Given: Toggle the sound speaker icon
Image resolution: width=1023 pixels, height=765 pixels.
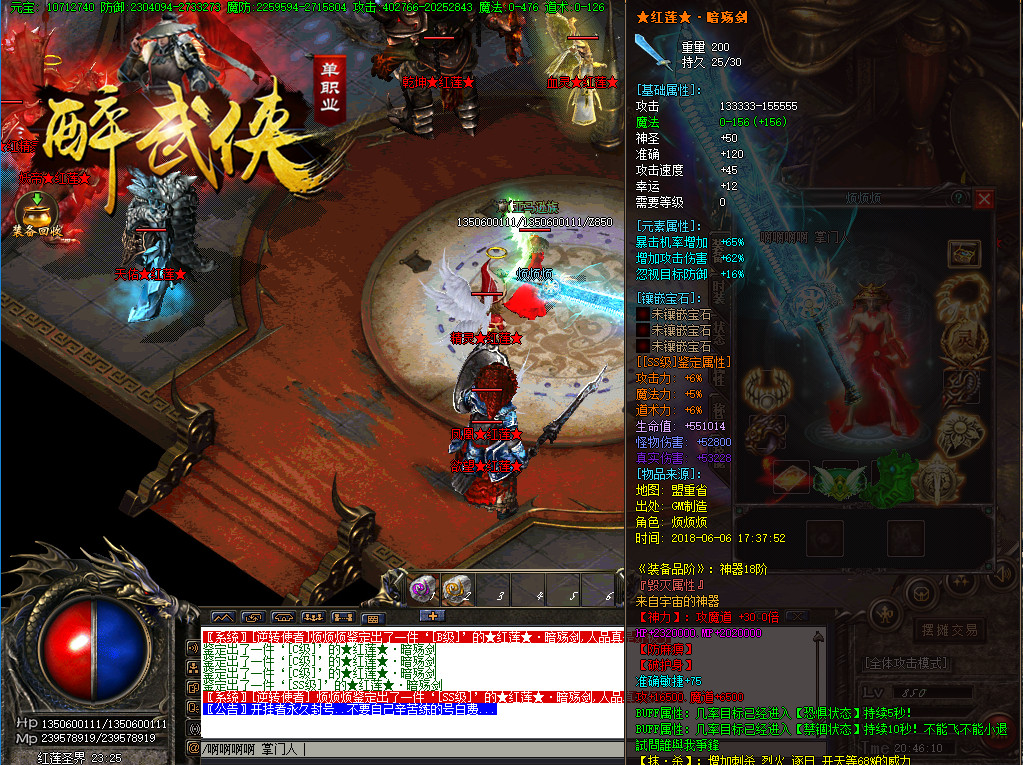Looking at the screenshot, I should [x=193, y=648].
